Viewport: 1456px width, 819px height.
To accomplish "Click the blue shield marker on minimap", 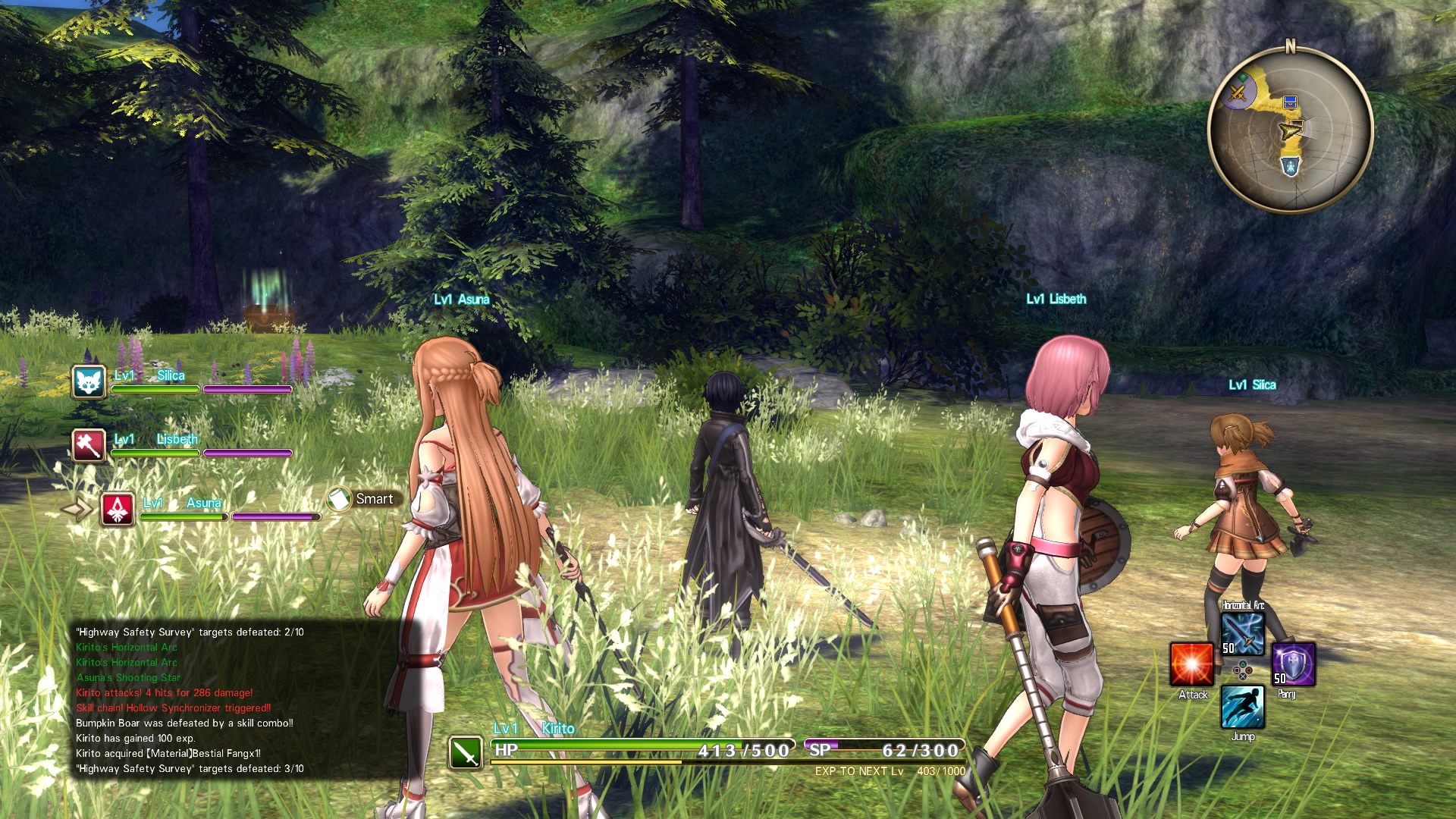I will 1290,166.
